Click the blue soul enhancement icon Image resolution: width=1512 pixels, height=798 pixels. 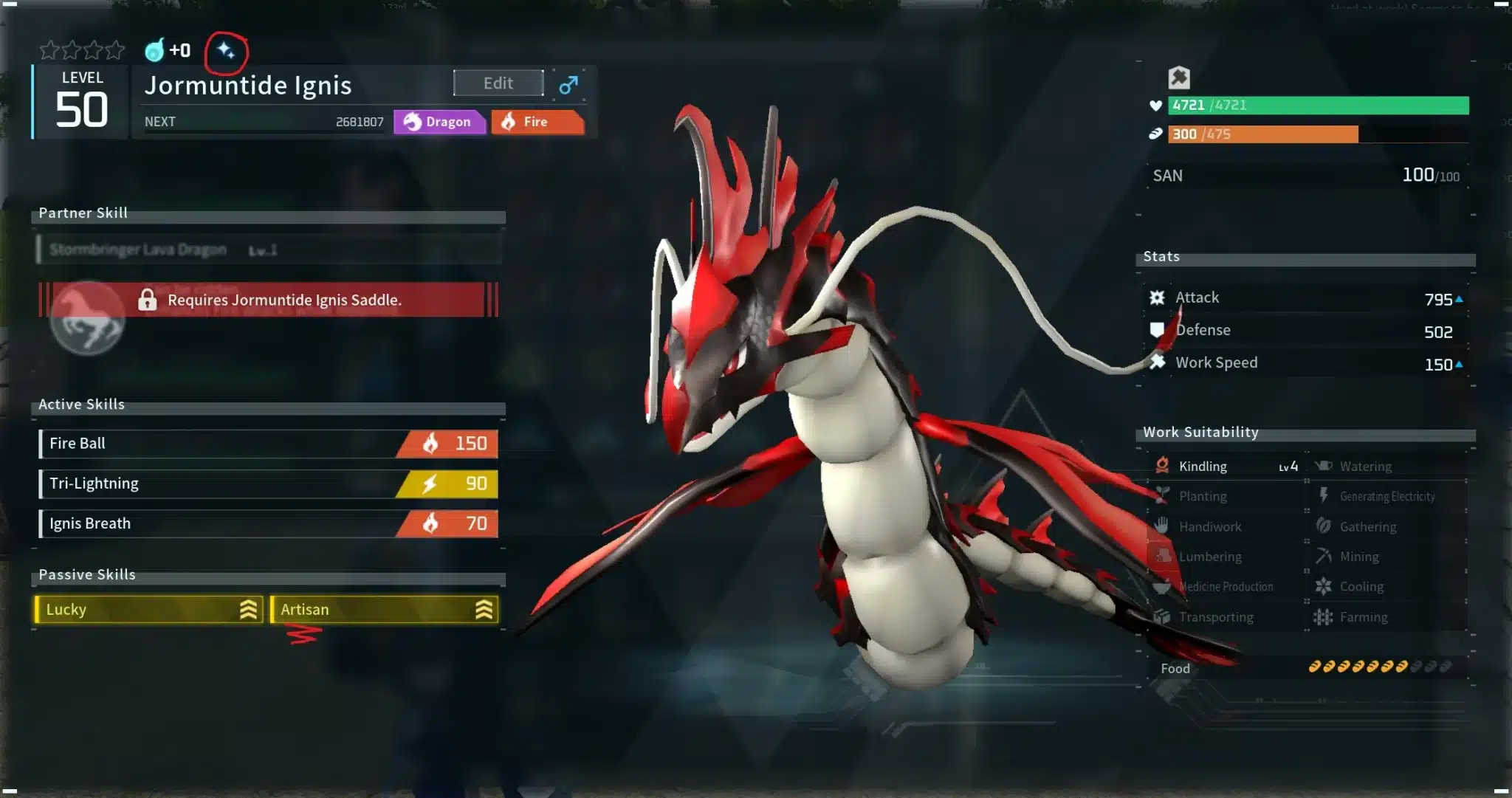coord(154,50)
